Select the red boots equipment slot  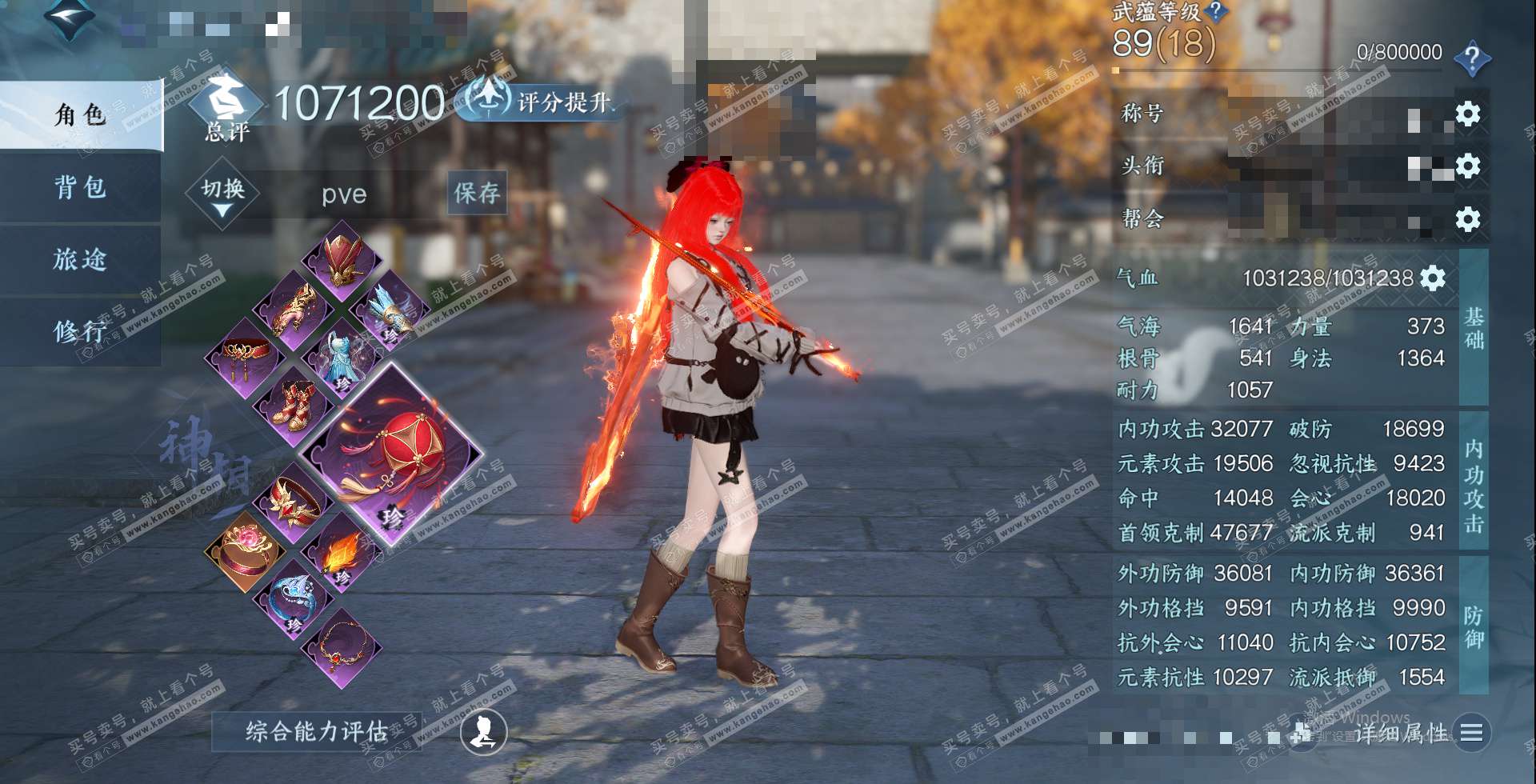294,404
